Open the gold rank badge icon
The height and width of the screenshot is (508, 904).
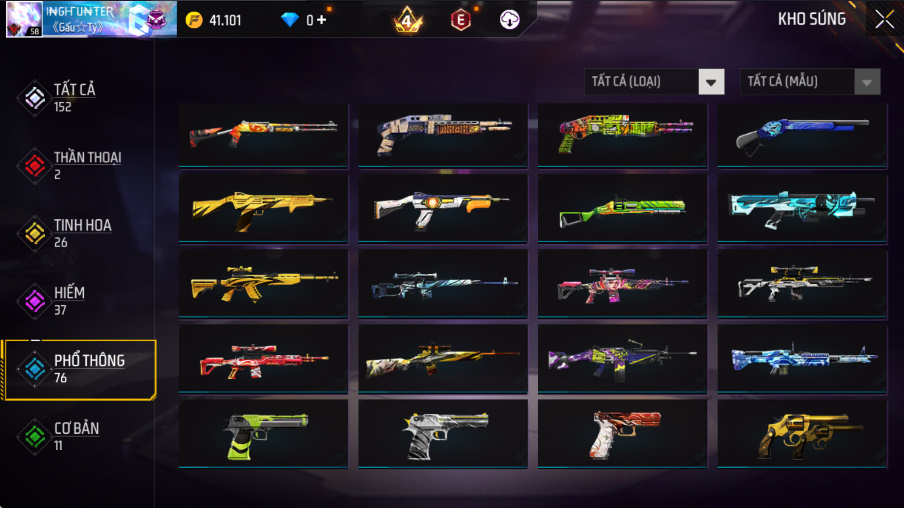coord(407,20)
